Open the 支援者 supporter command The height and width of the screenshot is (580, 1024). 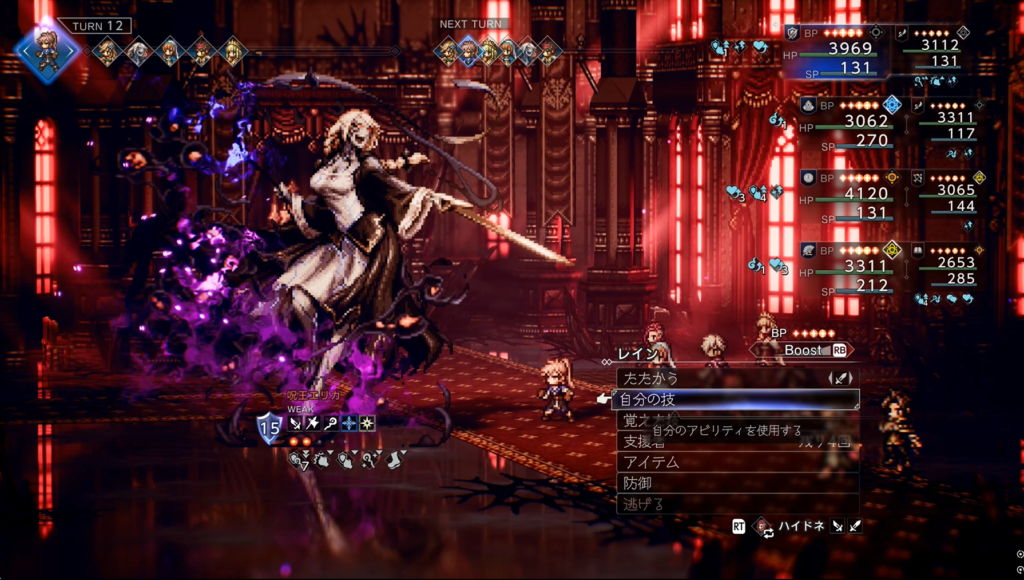645,441
